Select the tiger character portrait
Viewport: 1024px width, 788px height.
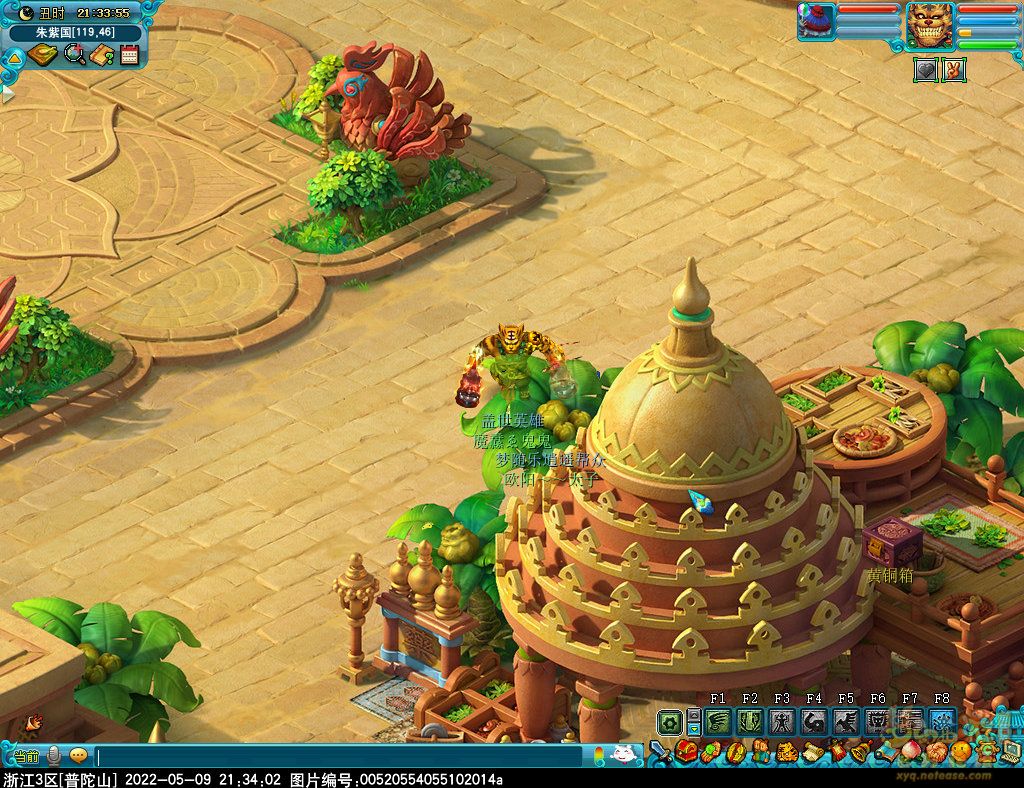point(930,24)
